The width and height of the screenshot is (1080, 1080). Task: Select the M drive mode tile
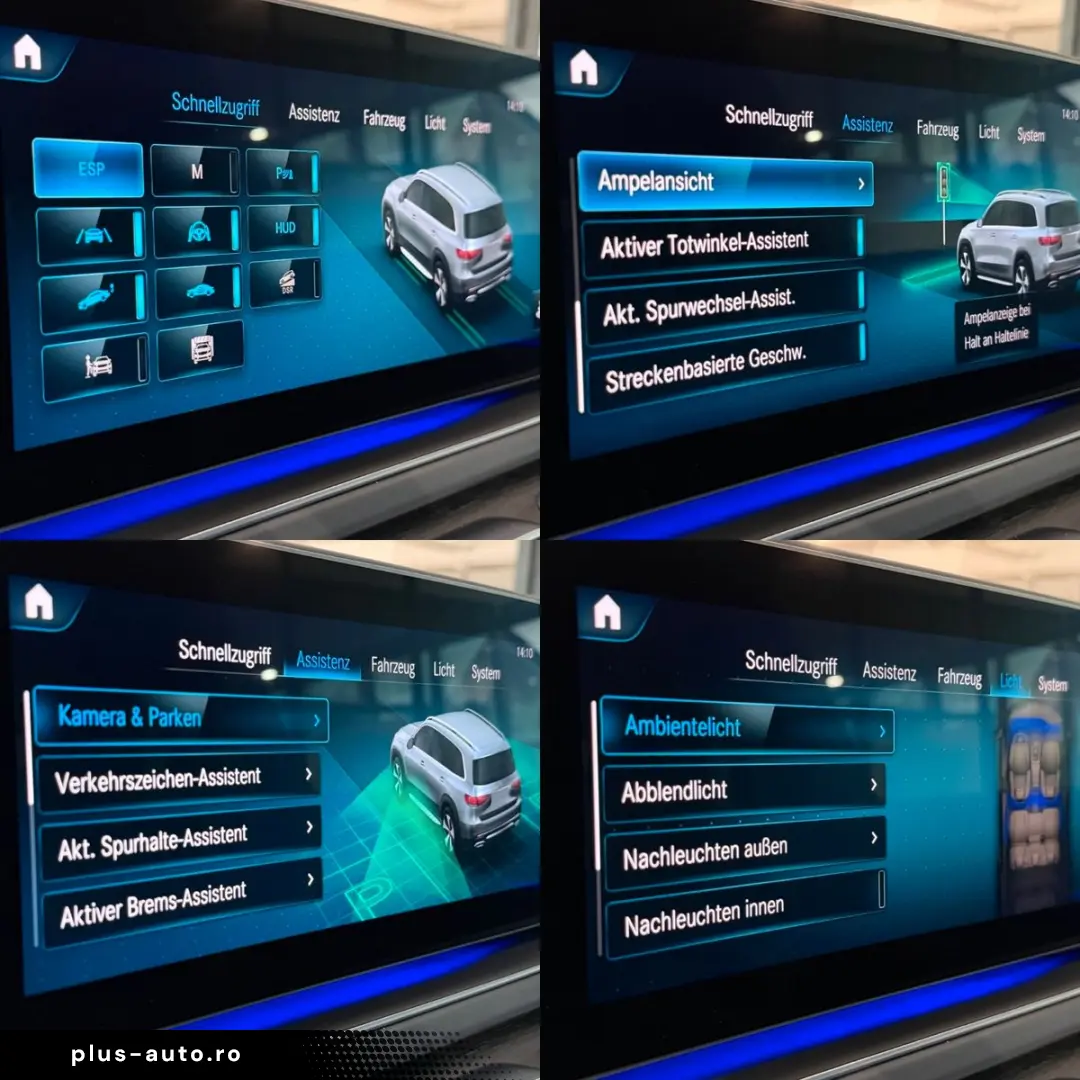click(x=195, y=172)
